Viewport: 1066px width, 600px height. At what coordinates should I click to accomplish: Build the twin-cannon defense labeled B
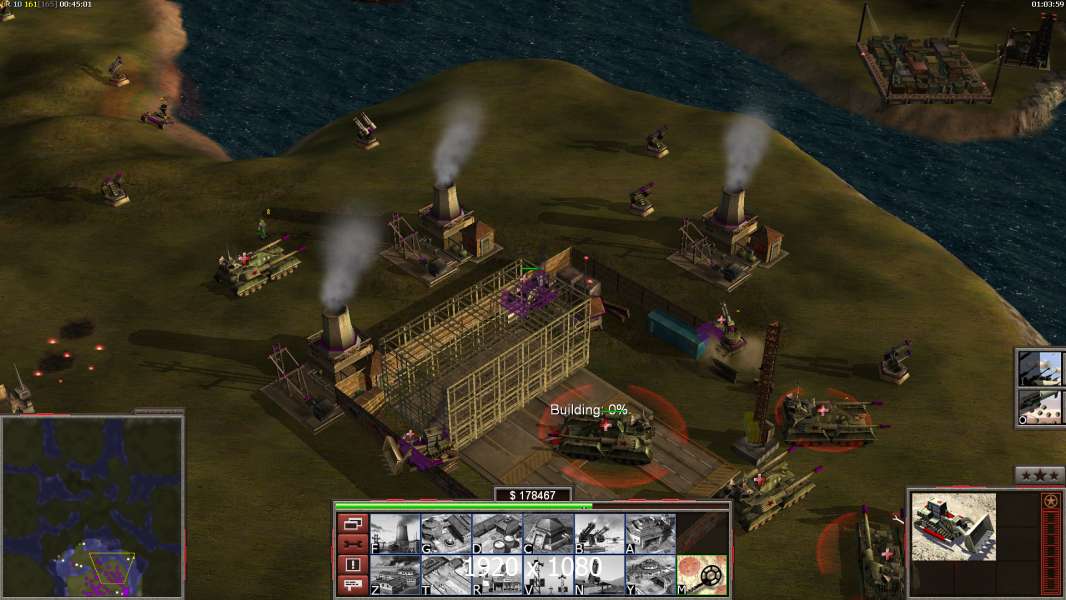pyautogui.click(x=599, y=534)
